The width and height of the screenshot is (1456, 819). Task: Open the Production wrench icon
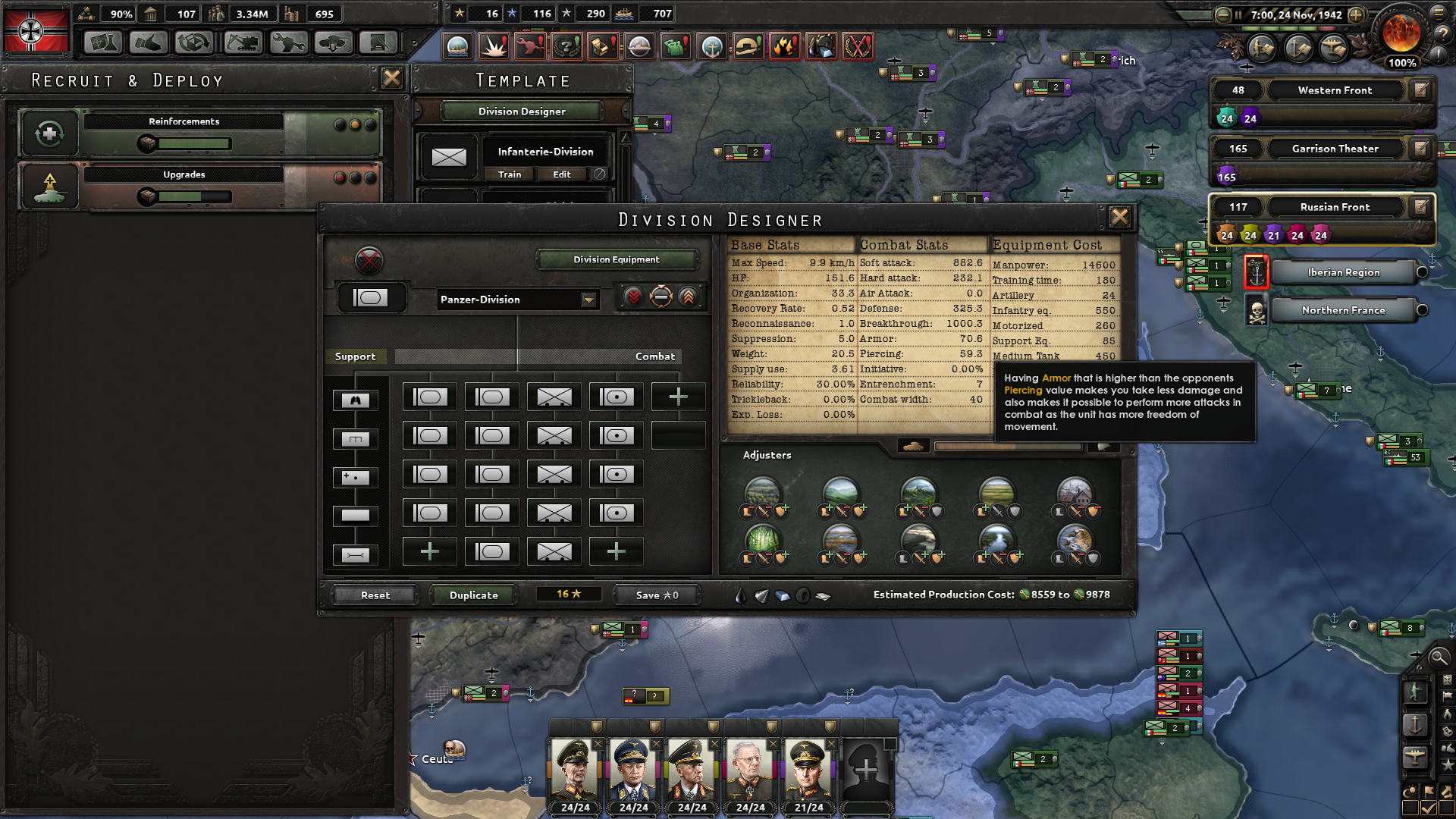point(288,43)
